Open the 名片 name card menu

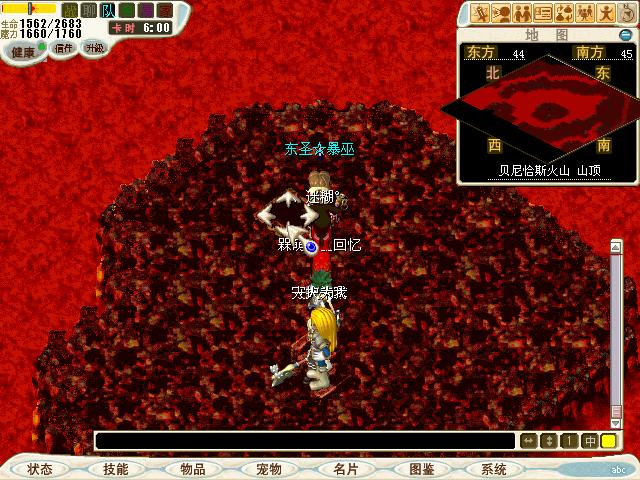coord(345,469)
